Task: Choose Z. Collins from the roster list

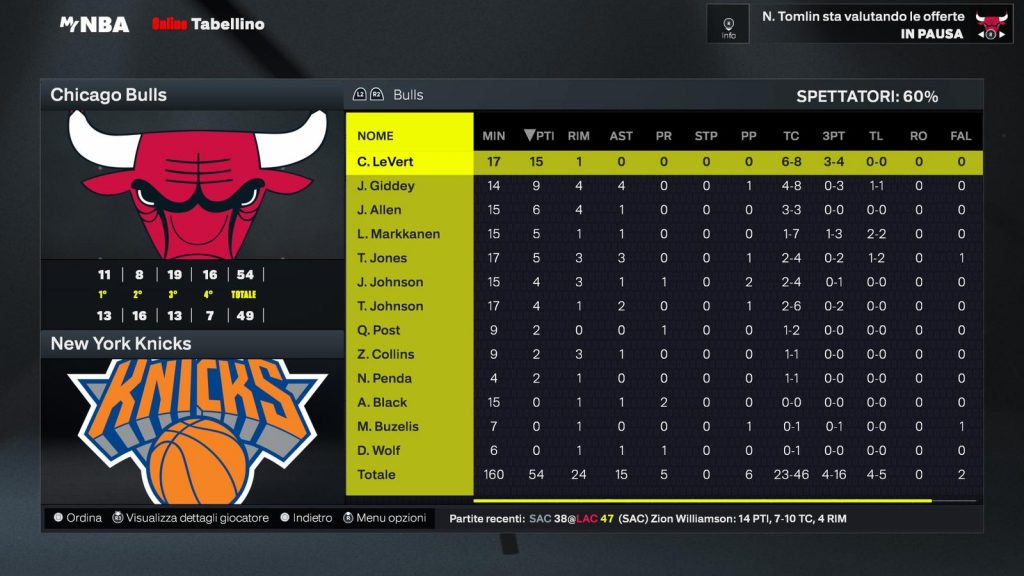Action: pos(385,354)
